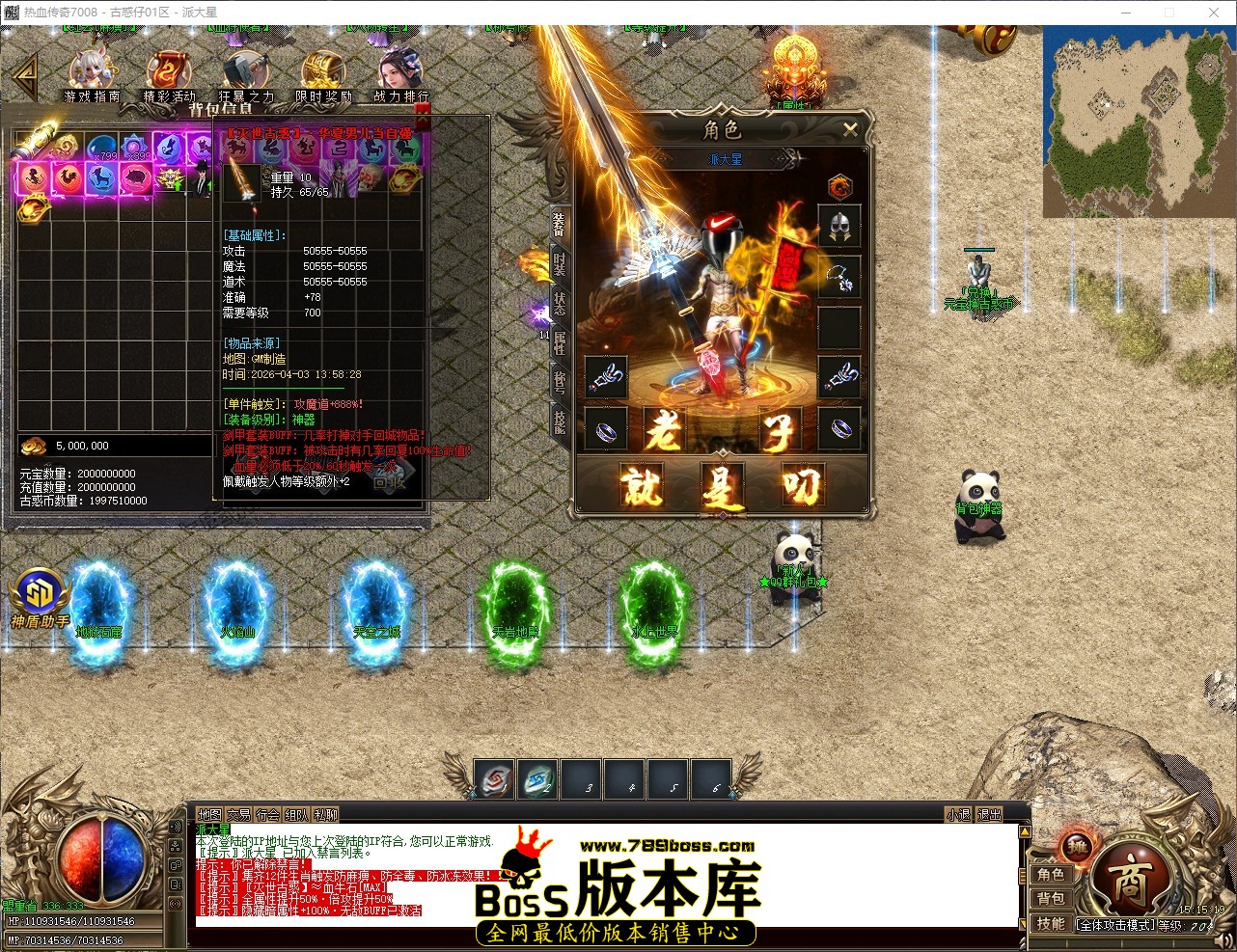Image resolution: width=1237 pixels, height=952 pixels.
Task: Open the 角色 character panel button
Action: pos(1052,874)
